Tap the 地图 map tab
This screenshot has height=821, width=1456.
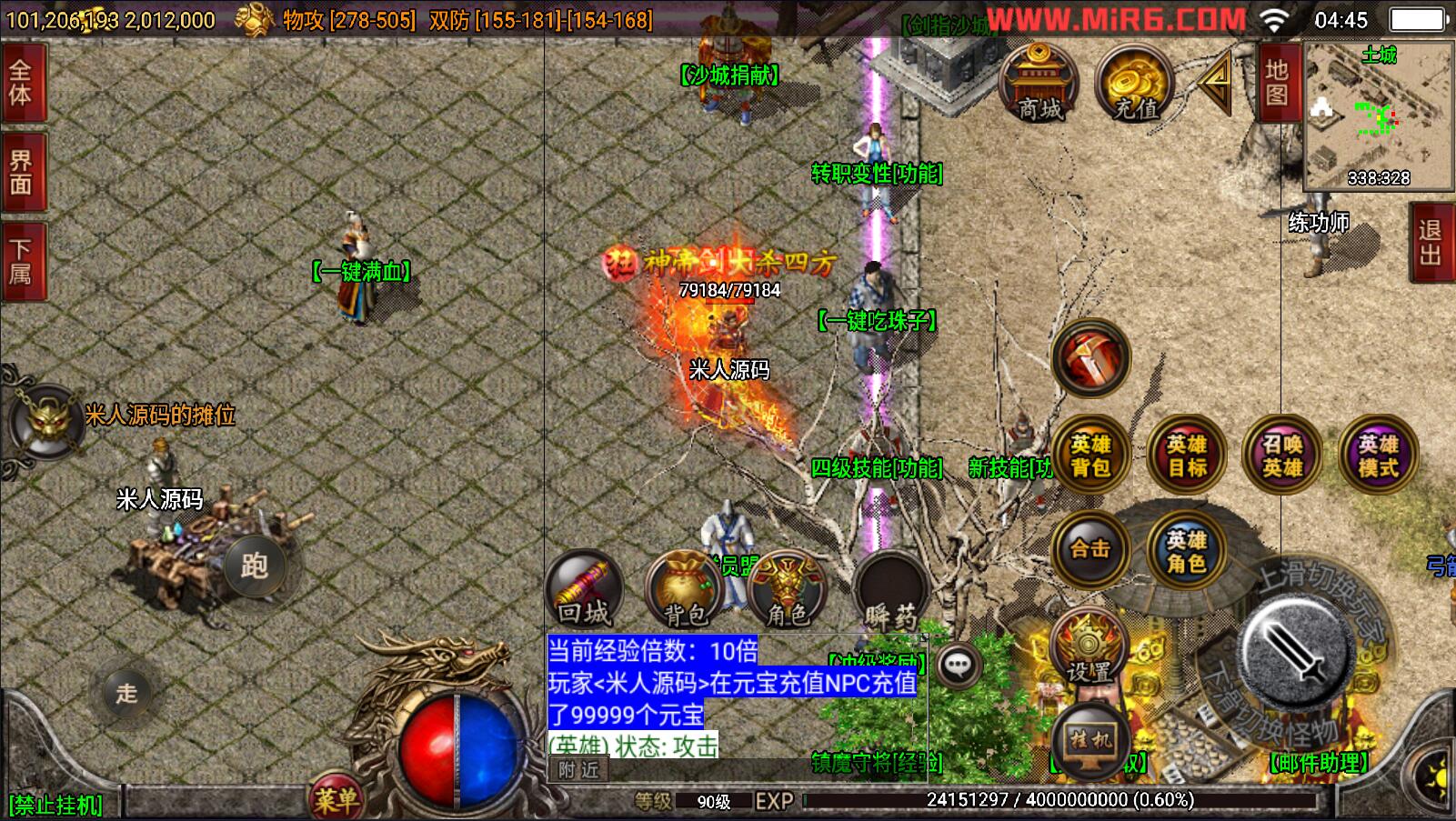1278,83
